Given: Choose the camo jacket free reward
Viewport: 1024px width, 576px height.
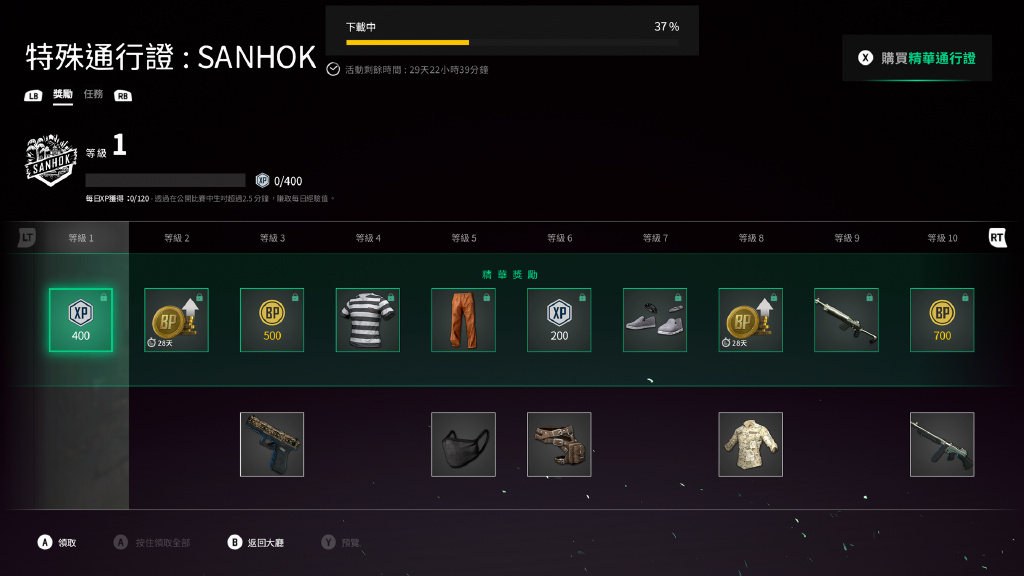Looking at the screenshot, I should 751,444.
